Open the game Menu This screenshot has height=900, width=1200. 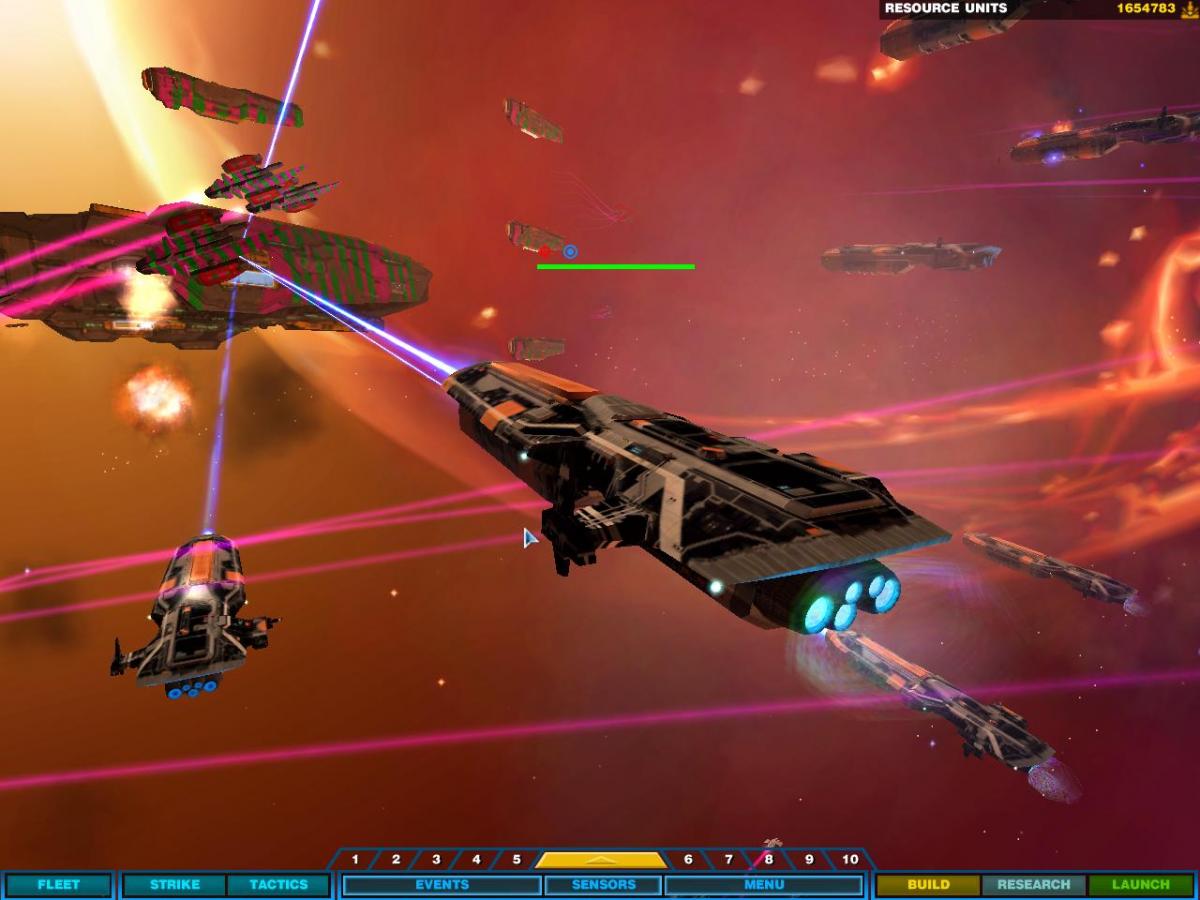[764, 885]
